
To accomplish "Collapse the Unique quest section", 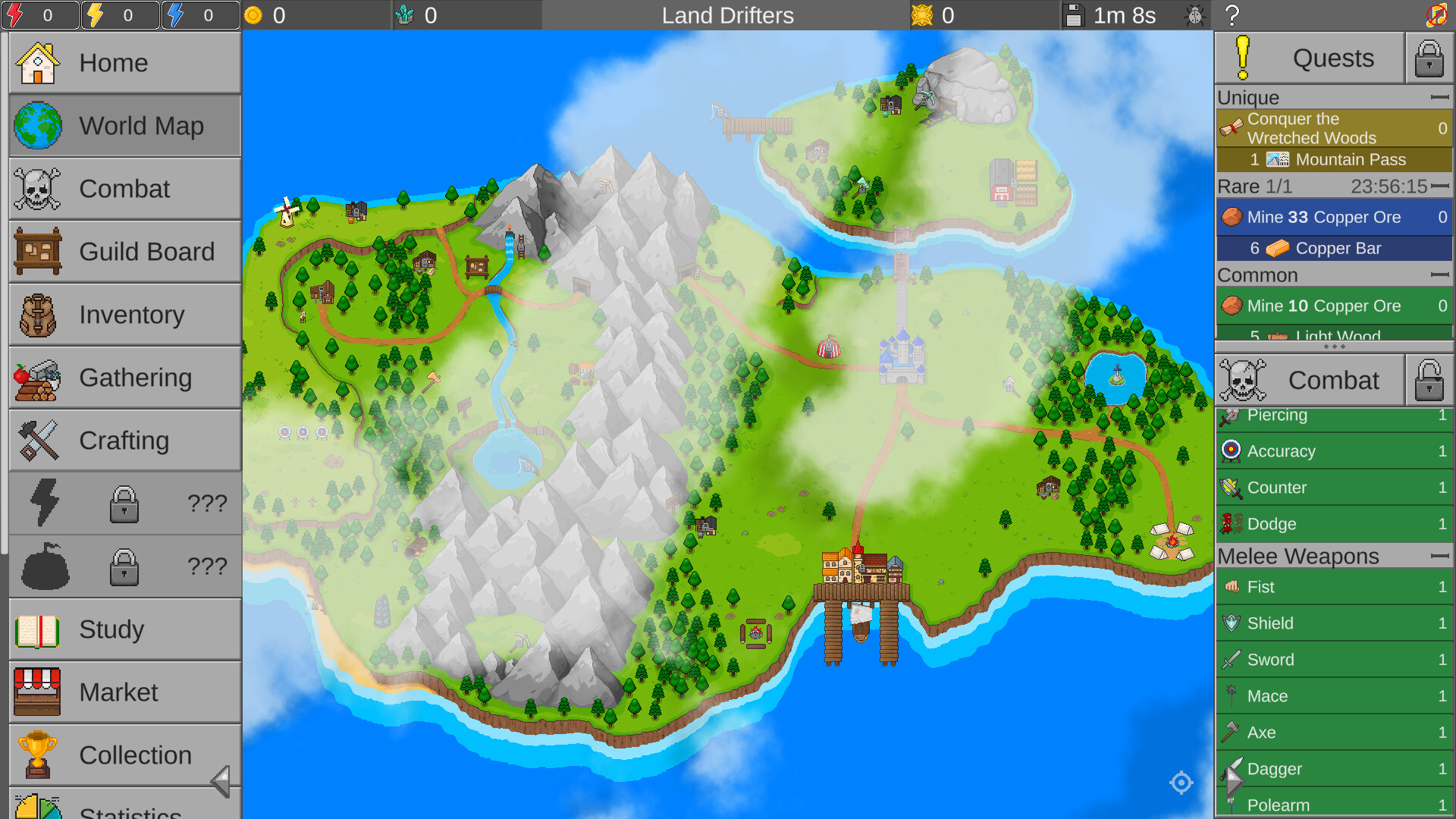I will pyautogui.click(x=1439, y=97).
